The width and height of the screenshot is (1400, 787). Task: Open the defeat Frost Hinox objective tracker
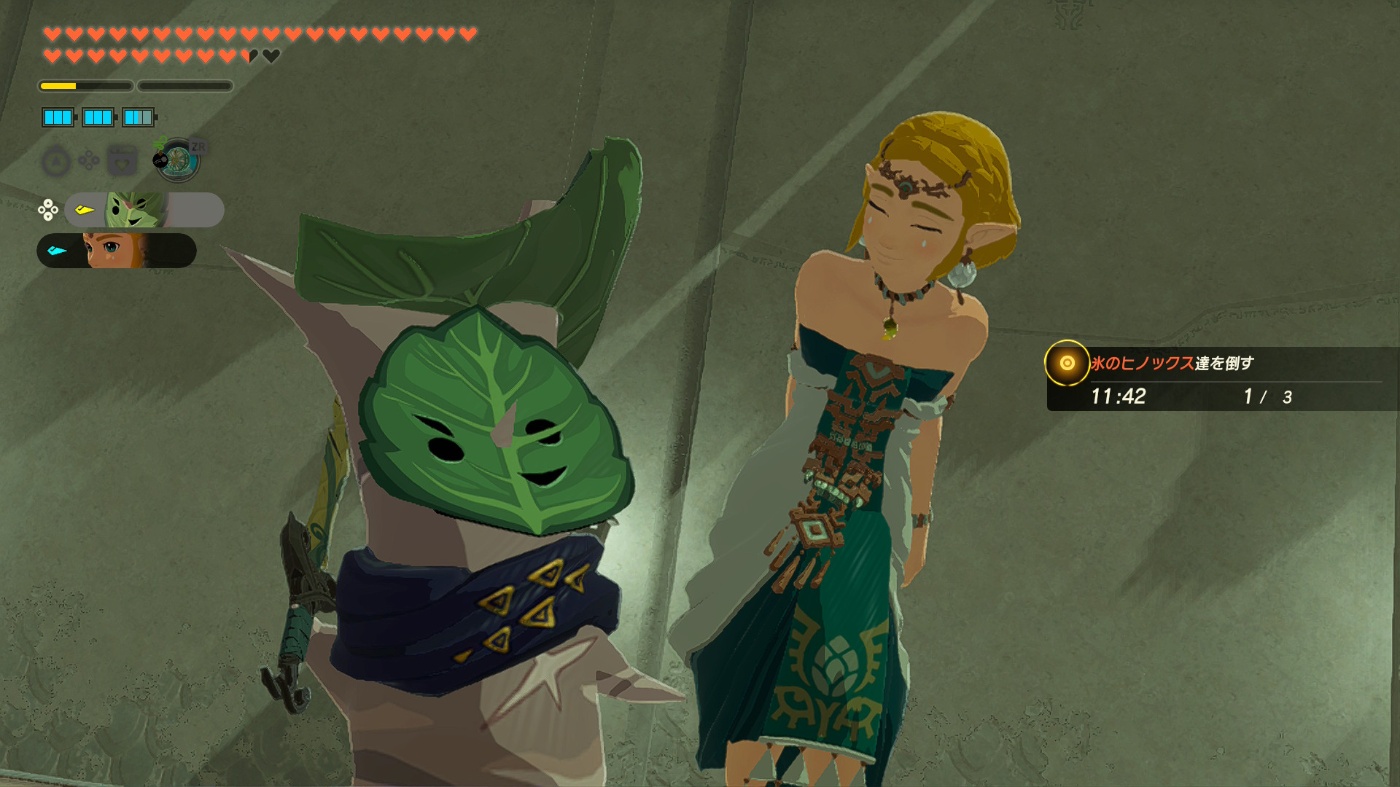1220,379
